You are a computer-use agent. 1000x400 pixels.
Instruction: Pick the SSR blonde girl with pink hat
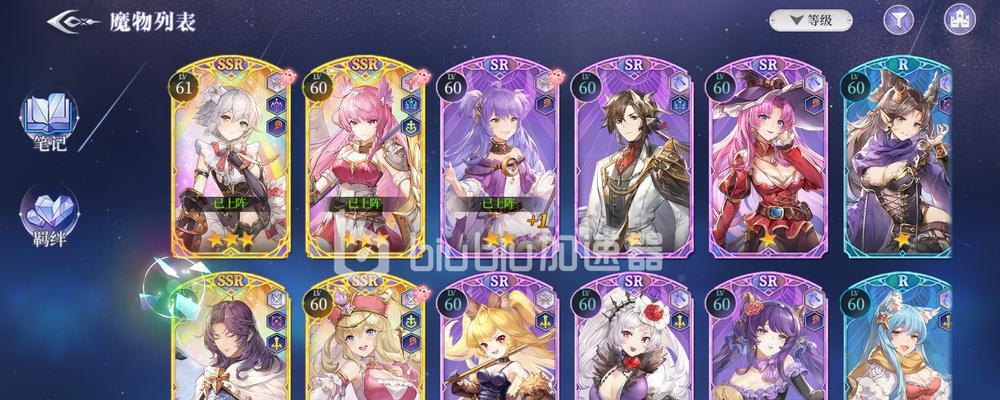coord(366,340)
